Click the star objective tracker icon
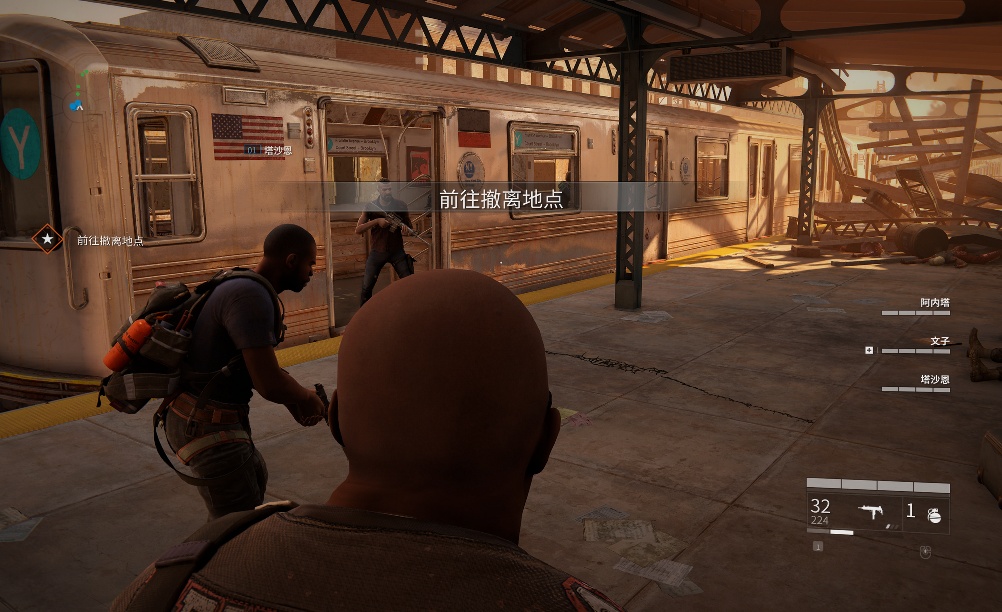This screenshot has width=1002, height=612. click(46, 239)
